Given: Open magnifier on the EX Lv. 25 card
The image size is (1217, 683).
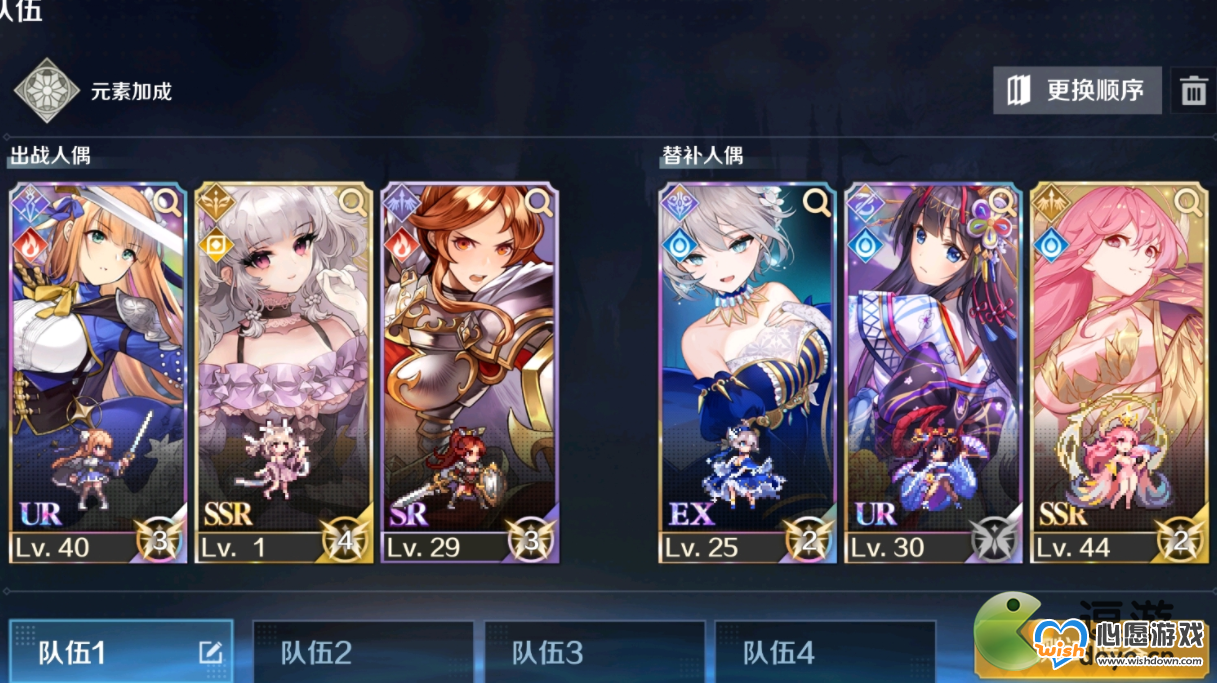Looking at the screenshot, I should click(x=816, y=202).
